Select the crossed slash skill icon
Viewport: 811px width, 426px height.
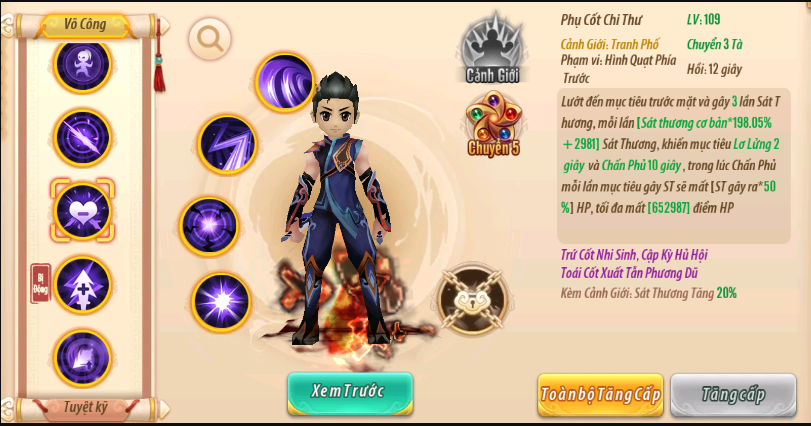coord(82,136)
